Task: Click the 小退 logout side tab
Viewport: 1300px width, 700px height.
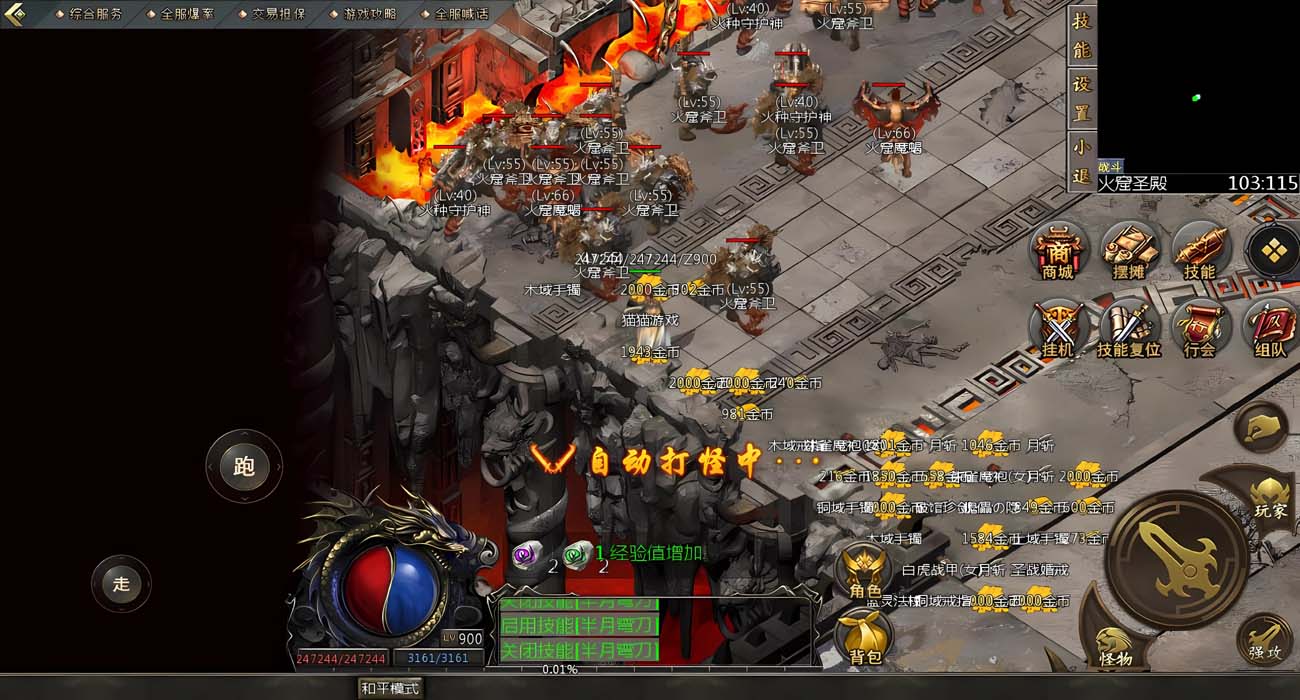Action: [x=1081, y=161]
